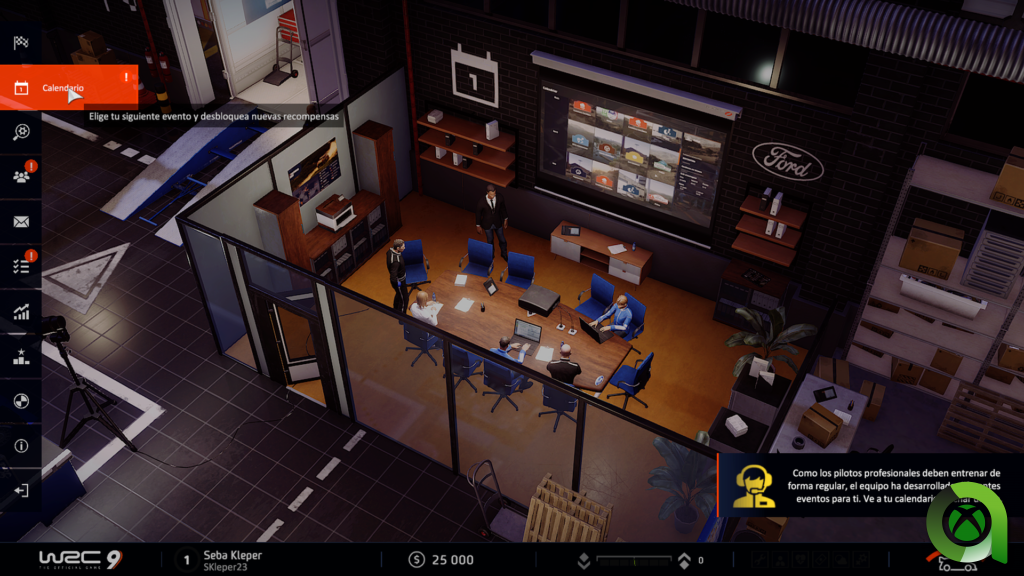1024x576 pixels.
Task: Exit via the door arrow icon
Action: pyautogui.click(x=21, y=491)
